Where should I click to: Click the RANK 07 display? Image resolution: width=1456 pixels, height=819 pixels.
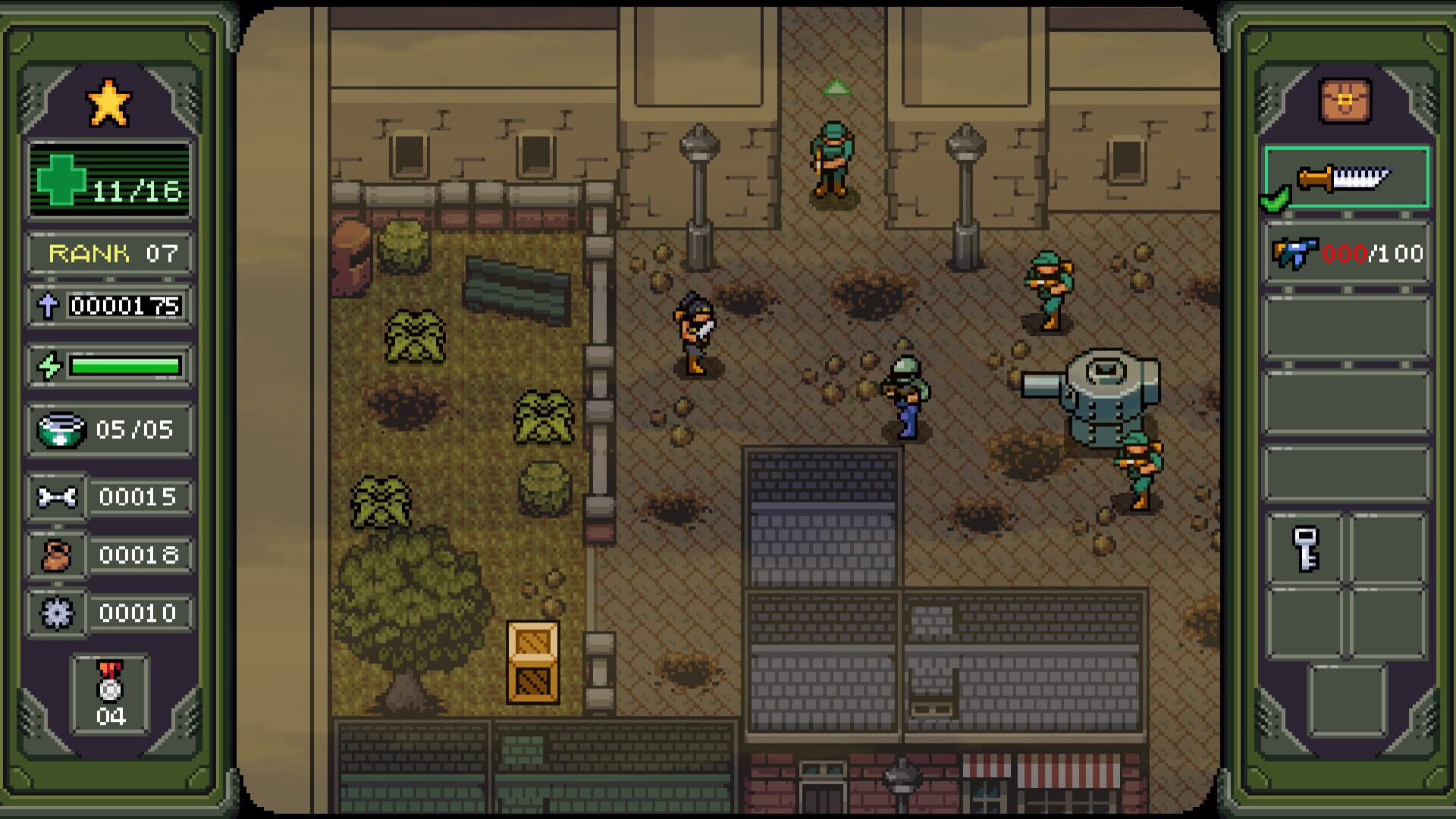click(110, 254)
